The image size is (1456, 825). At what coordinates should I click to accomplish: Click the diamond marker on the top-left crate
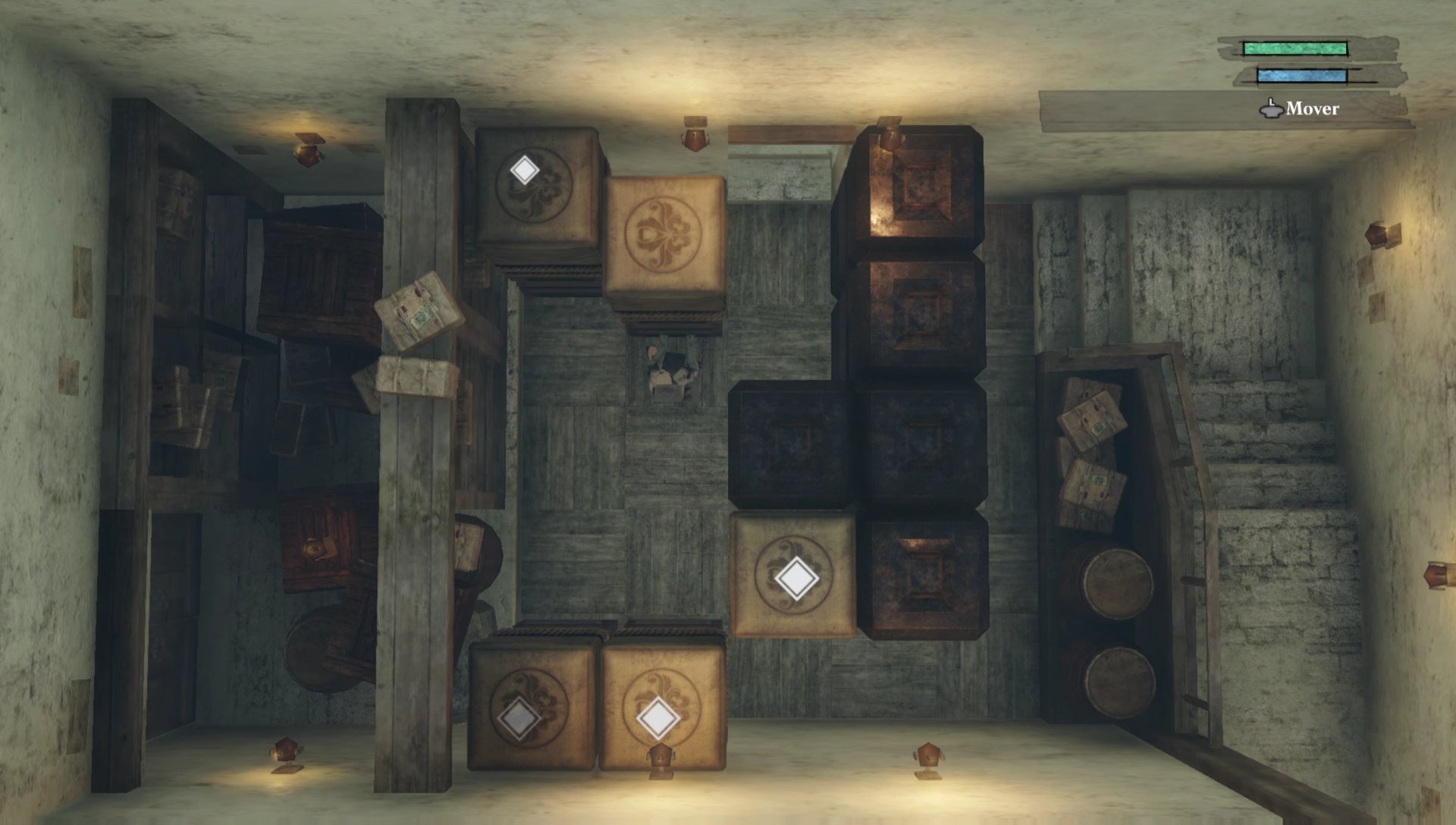525,171
